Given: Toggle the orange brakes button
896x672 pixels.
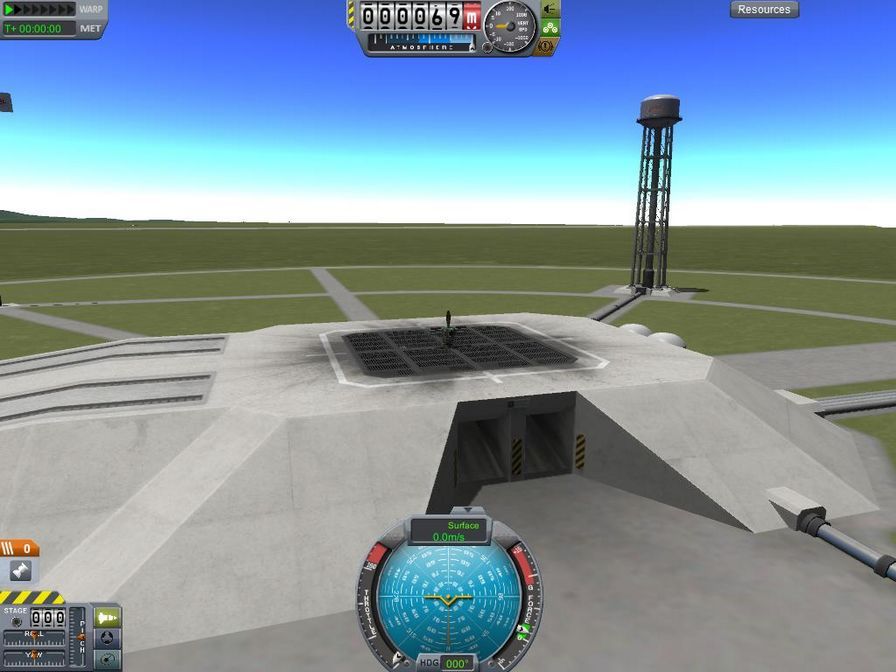Looking at the screenshot, I should (547, 45).
